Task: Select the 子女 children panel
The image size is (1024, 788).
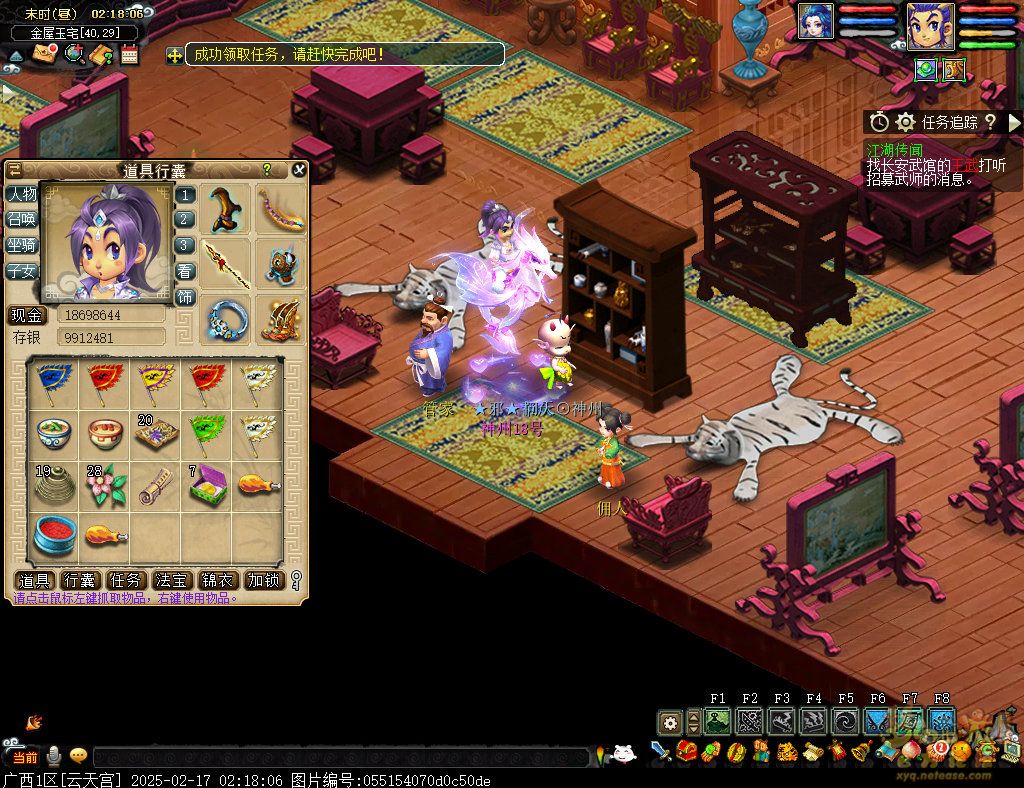Action: (x=21, y=271)
